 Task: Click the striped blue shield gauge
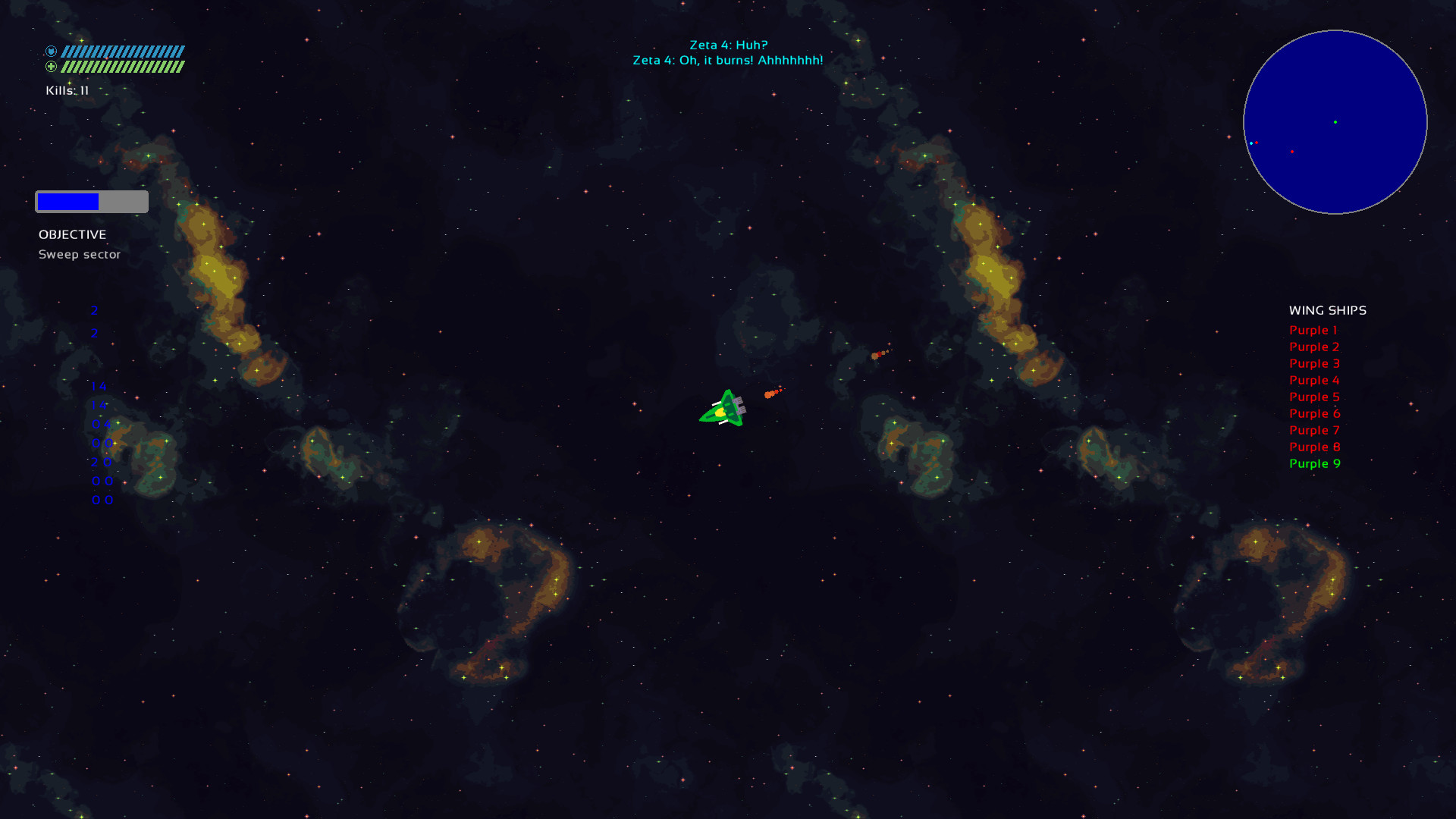(123, 50)
